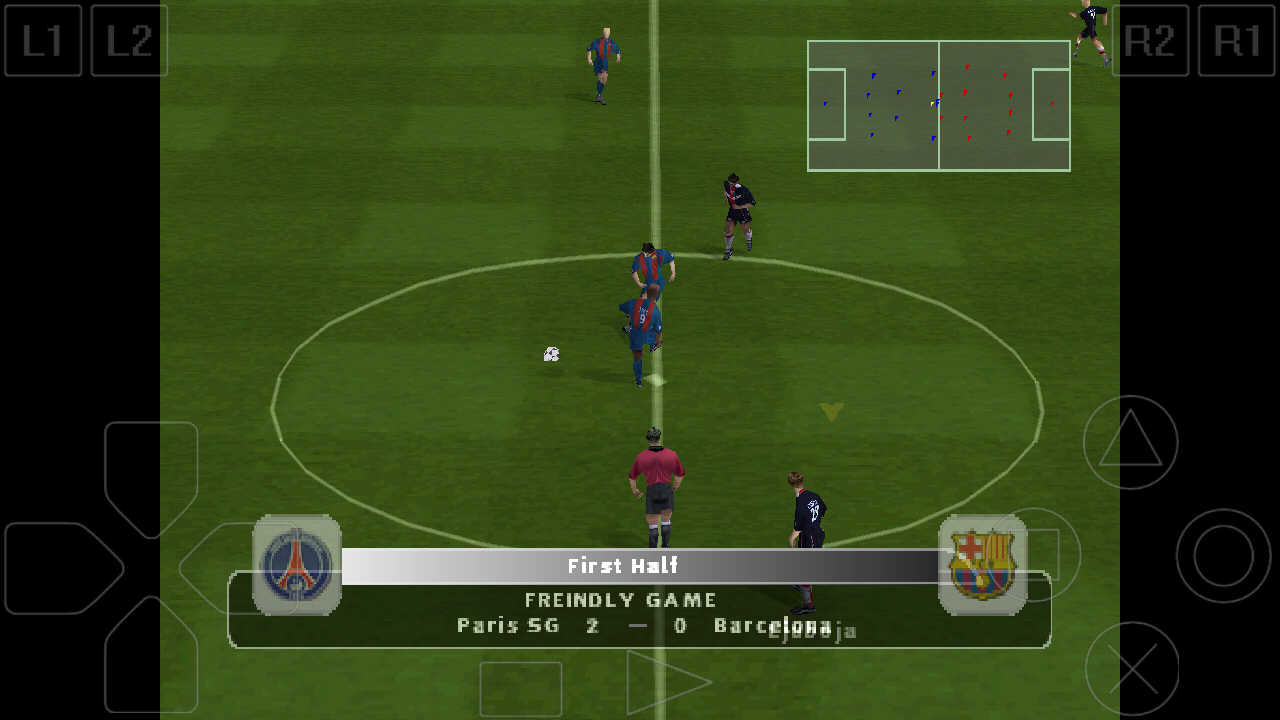
Task: Click the pitch radar minimap
Action: pyautogui.click(x=938, y=106)
